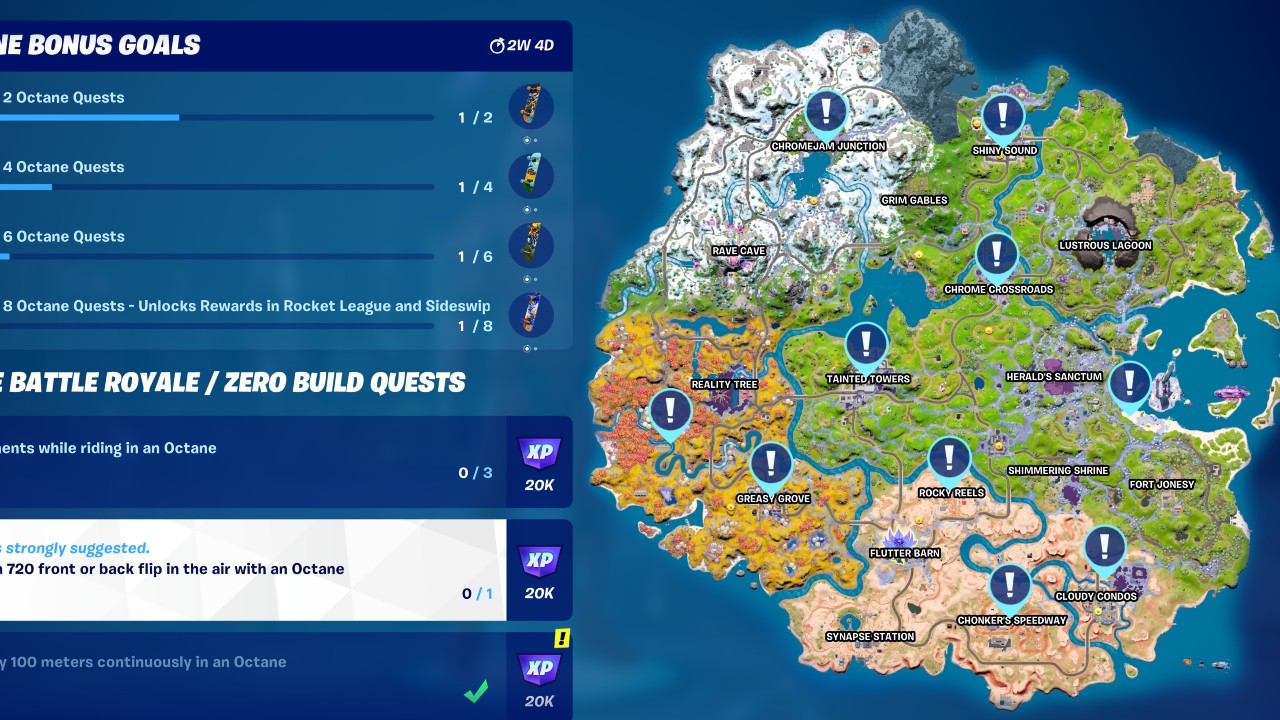Select the marker near Rocky Reels
1280x720 pixels.
[x=948, y=456]
